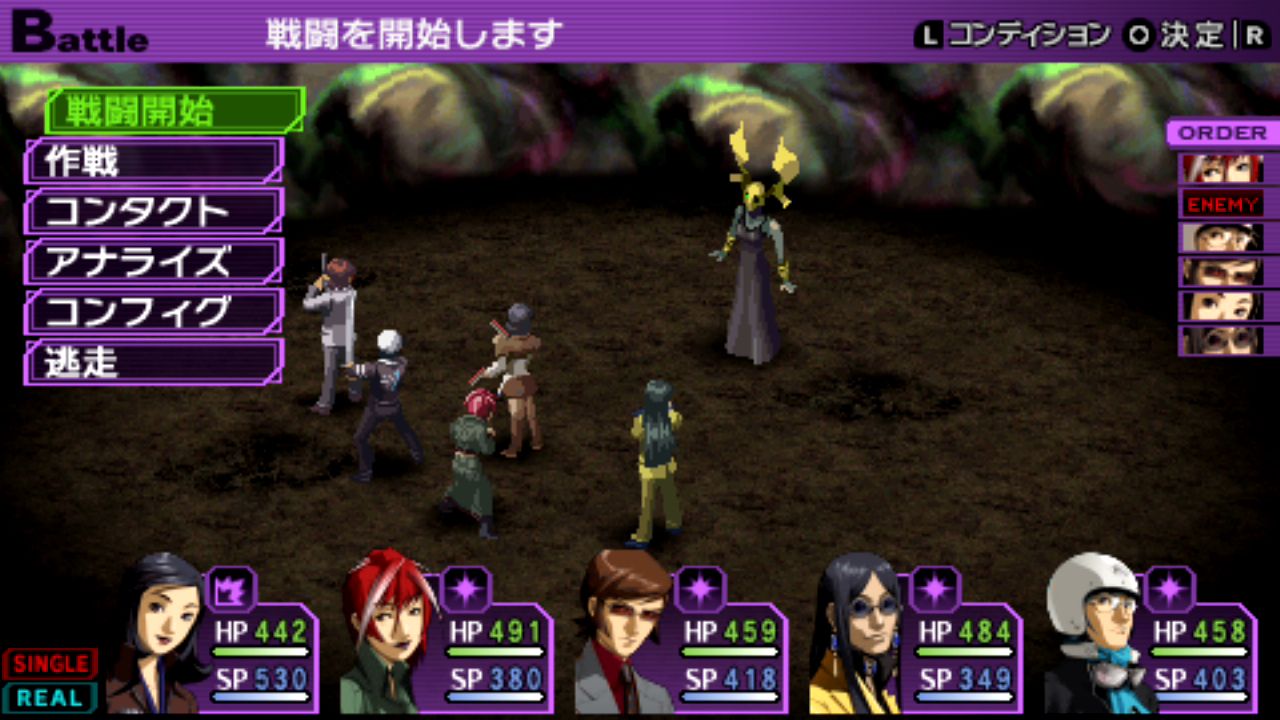Screen dimensions: 1280x720
Task: Open the コンフィグ config menu
Action: pos(154,312)
